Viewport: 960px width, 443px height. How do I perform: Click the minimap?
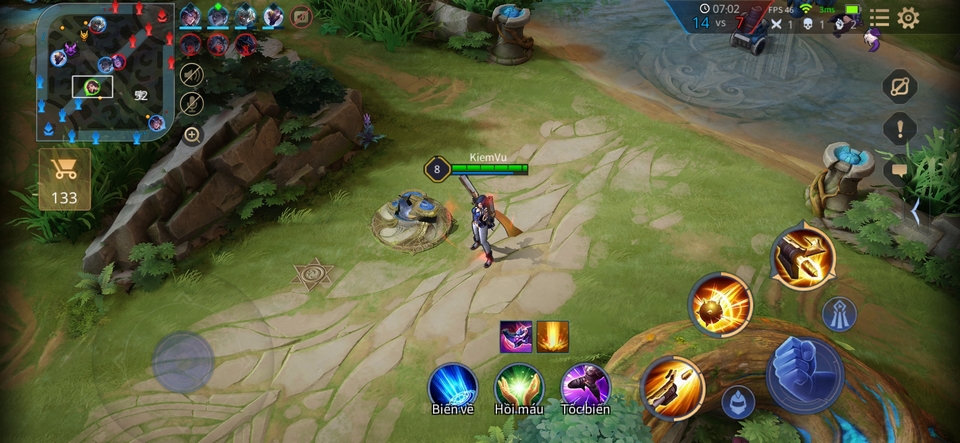coord(105,72)
